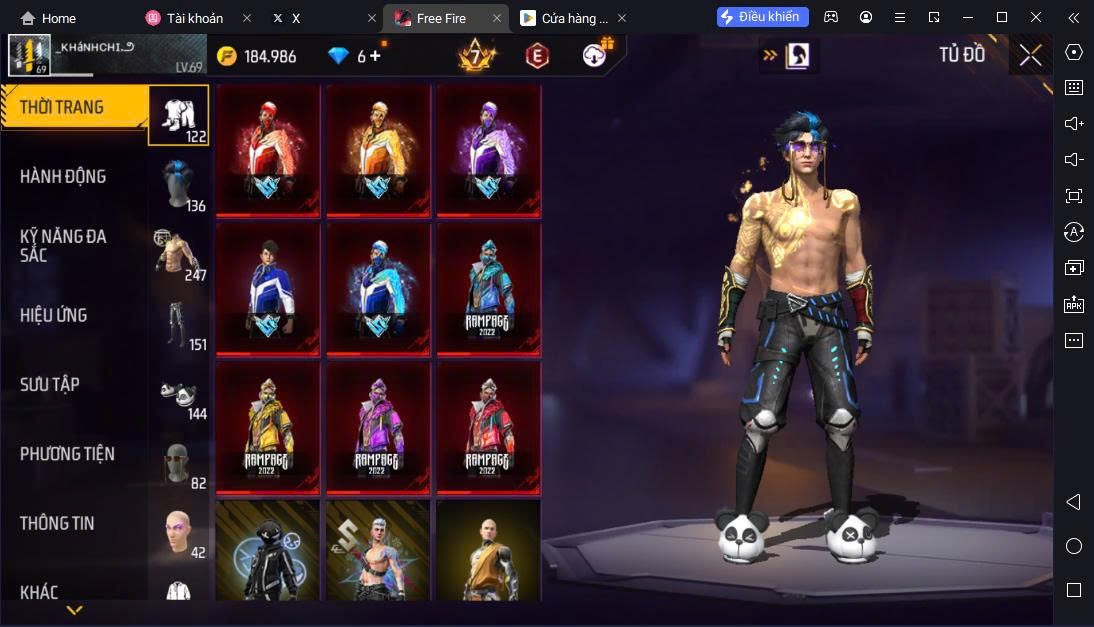Image resolution: width=1094 pixels, height=627 pixels.
Task: Close the Tủ Đồ wardrobe screen
Action: [1030, 55]
